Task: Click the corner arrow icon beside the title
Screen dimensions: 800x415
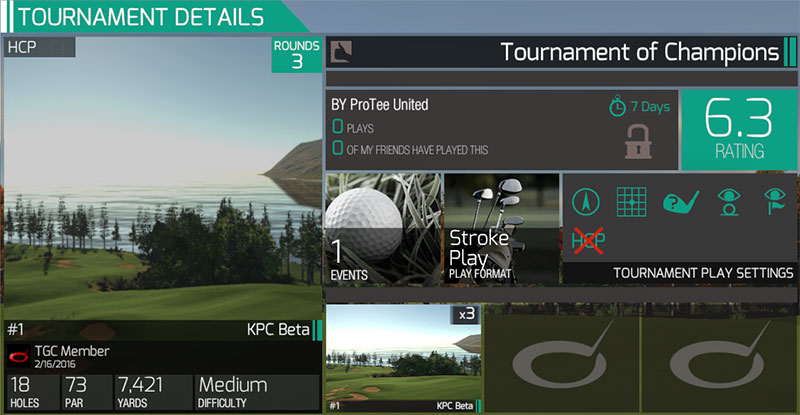Action: click(x=342, y=51)
